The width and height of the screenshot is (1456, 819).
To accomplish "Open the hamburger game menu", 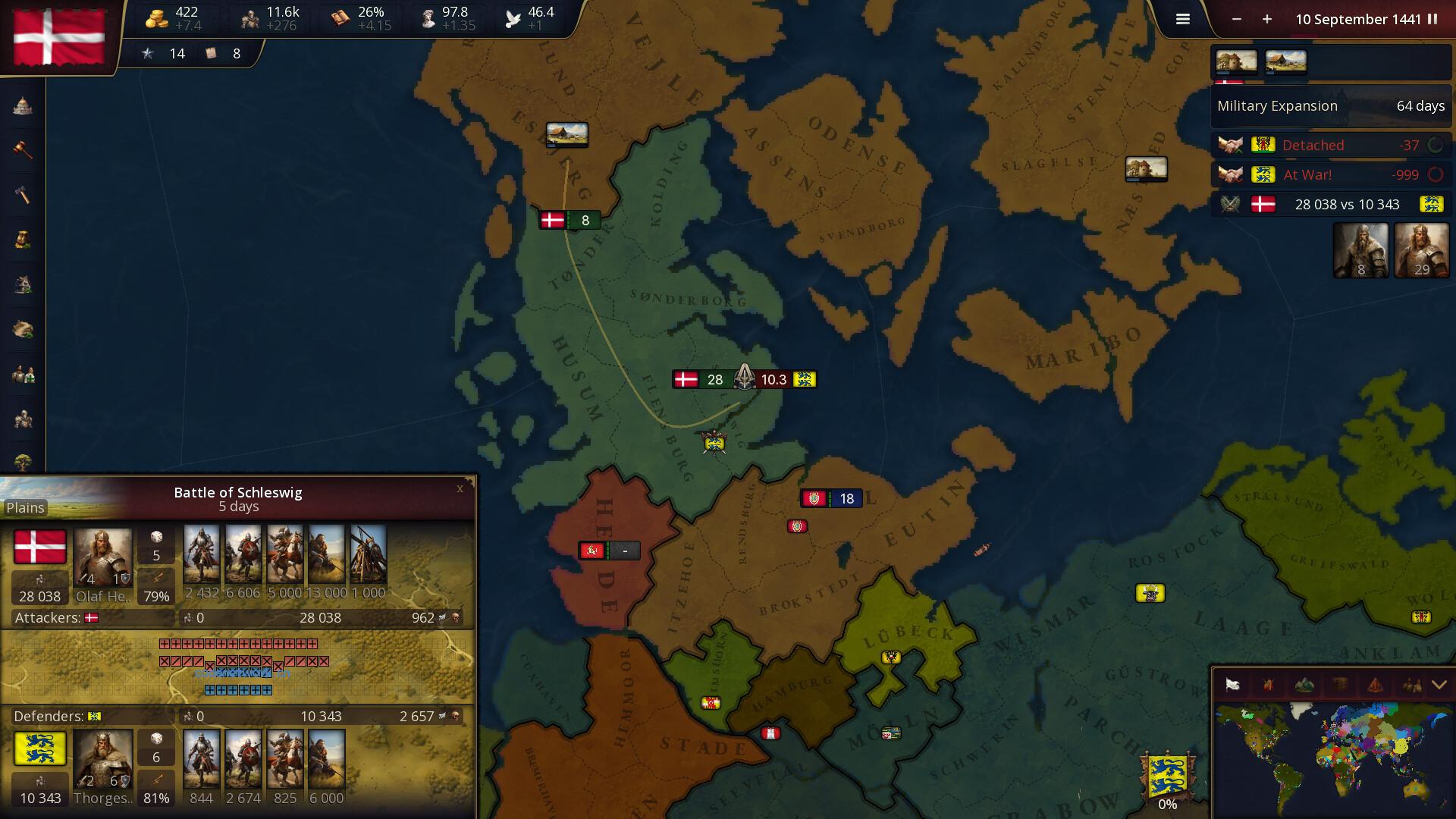I will click(x=1182, y=20).
